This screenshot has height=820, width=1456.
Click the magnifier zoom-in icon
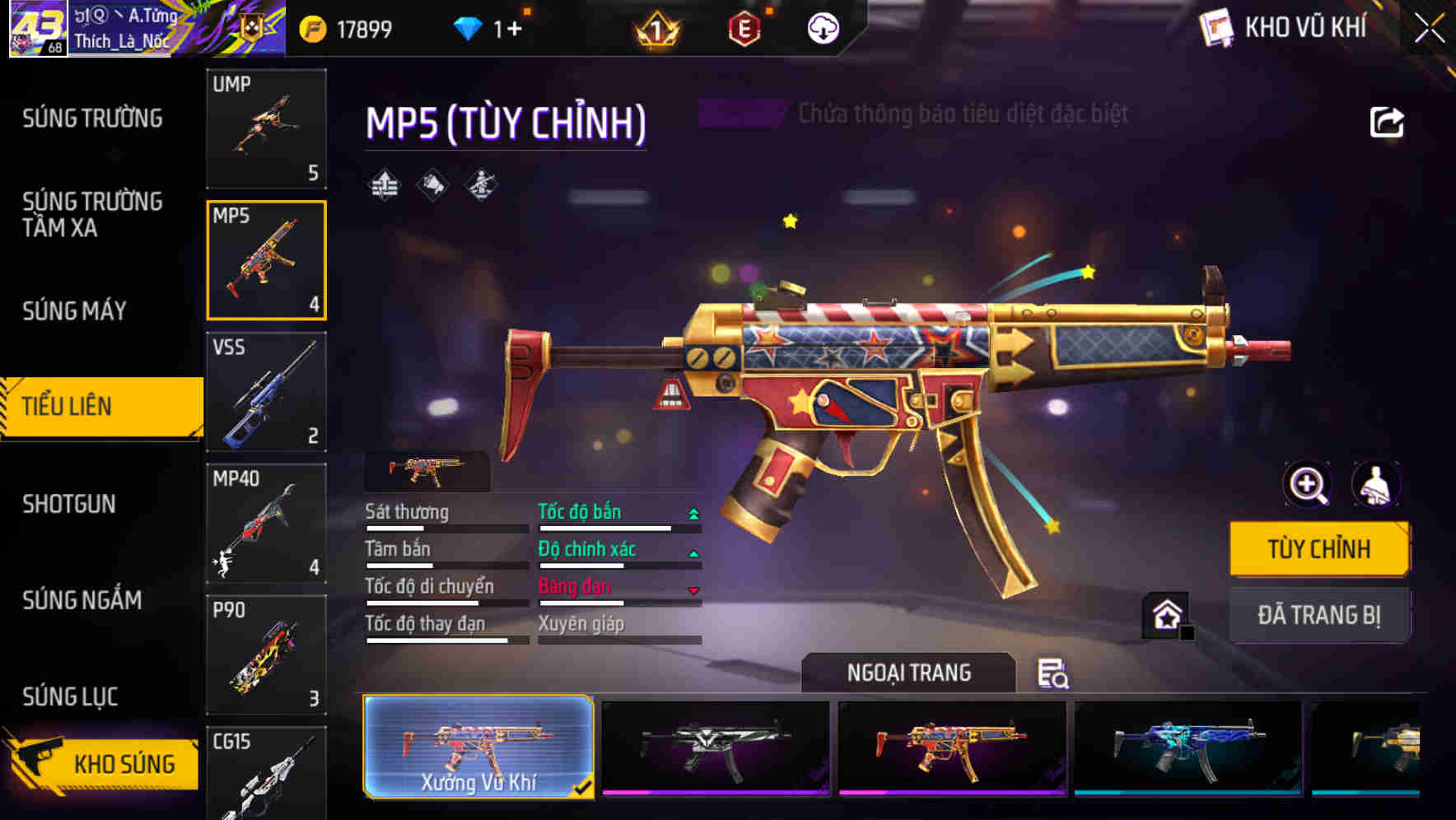pos(1307,484)
